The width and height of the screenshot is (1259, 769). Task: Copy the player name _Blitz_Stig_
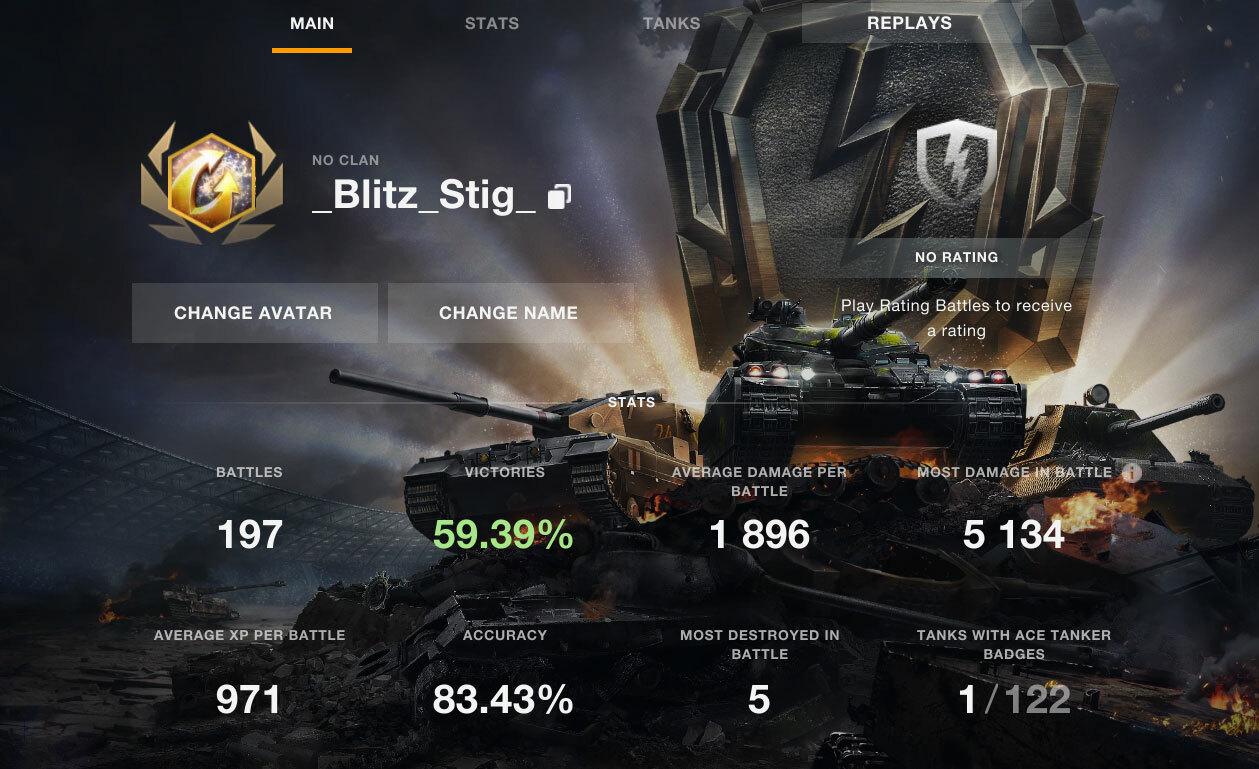[x=559, y=196]
